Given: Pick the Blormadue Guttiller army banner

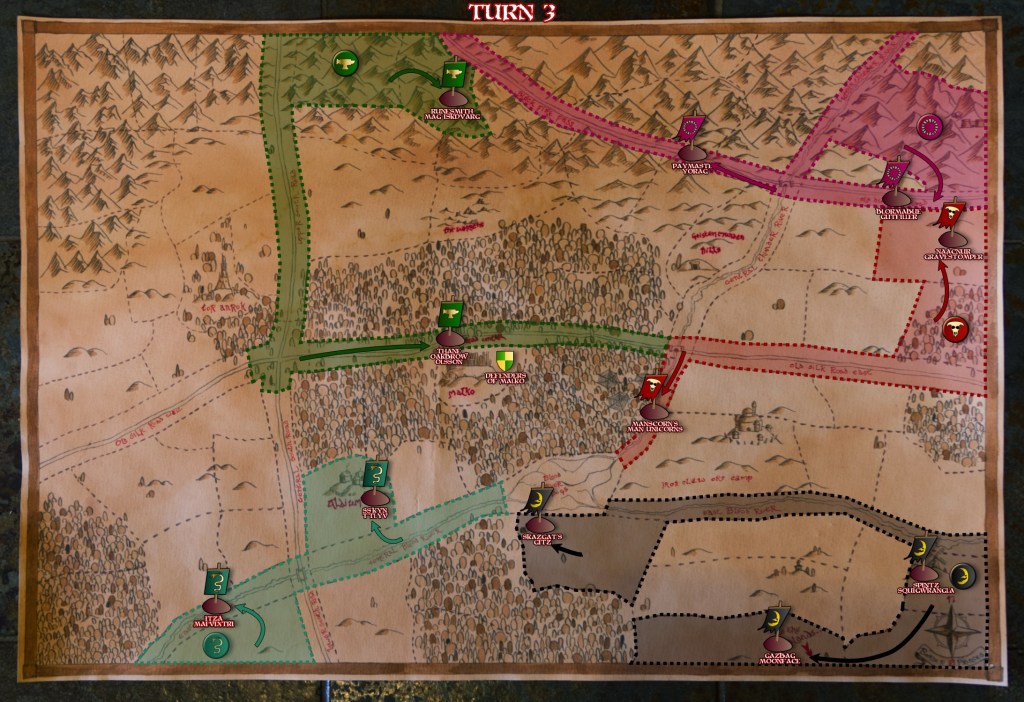Looking at the screenshot, I should pos(896,175).
